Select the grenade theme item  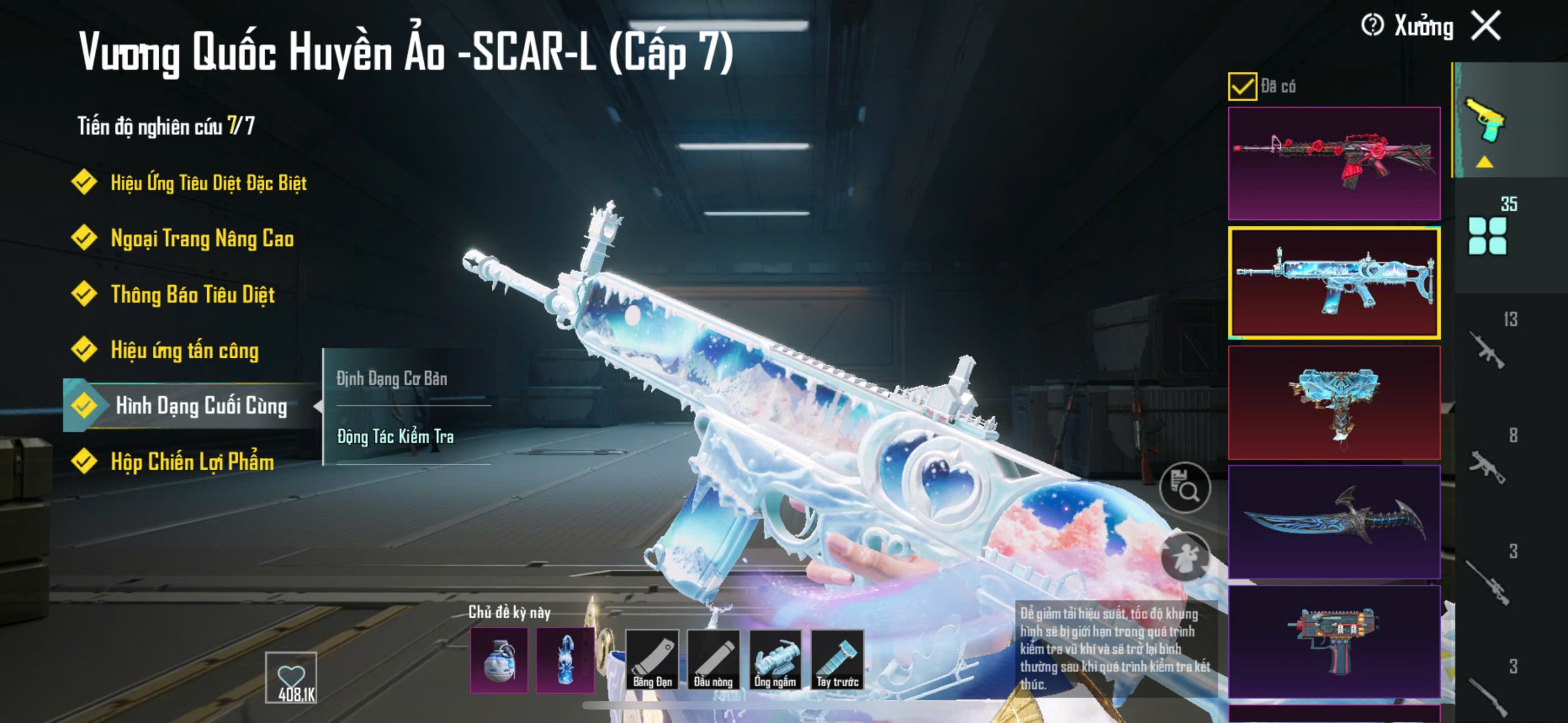[x=499, y=660]
